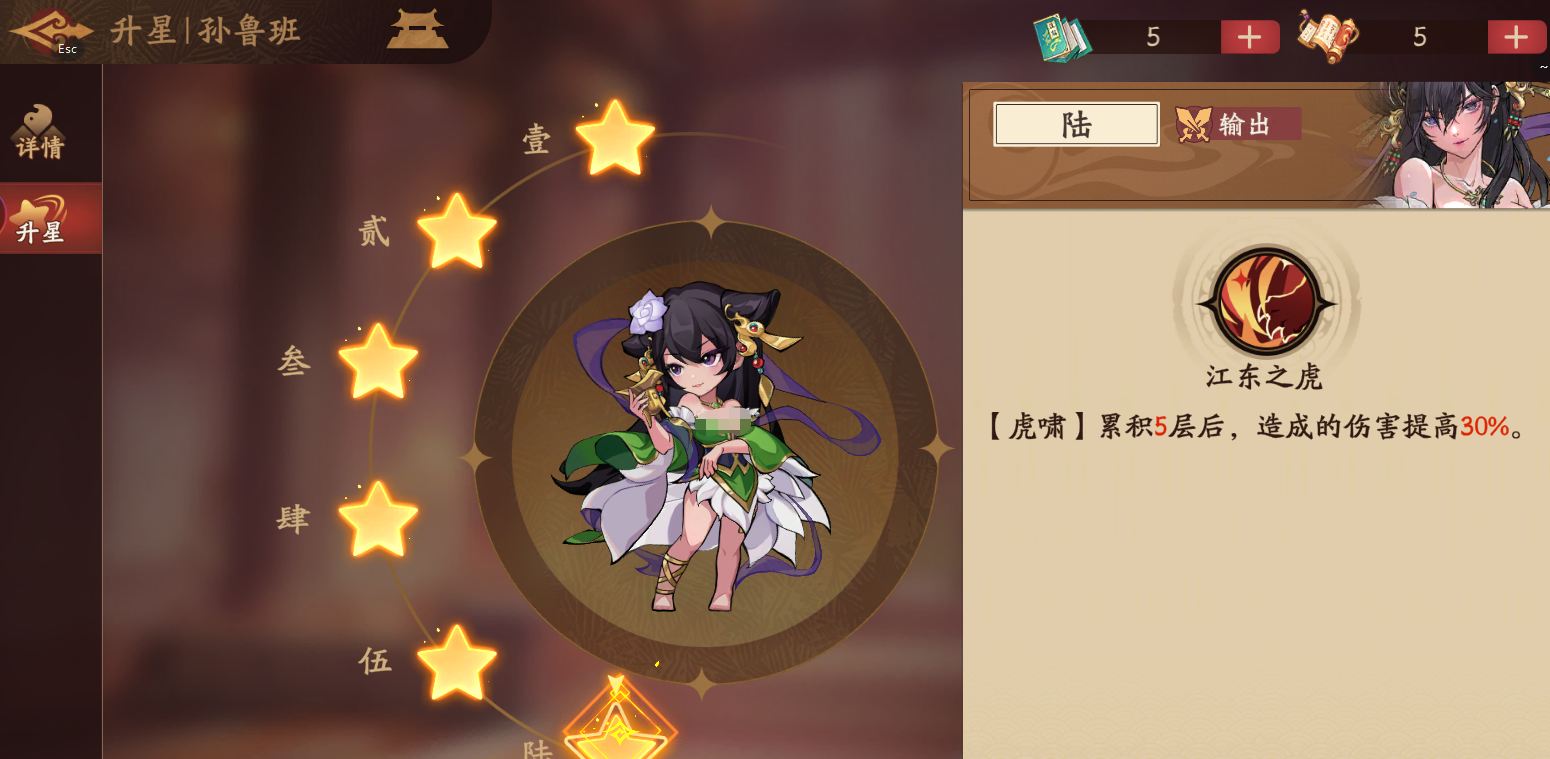Viewport: 1550px width, 759px height.
Task: Pick the 肆 fourth star node
Action: point(378,519)
